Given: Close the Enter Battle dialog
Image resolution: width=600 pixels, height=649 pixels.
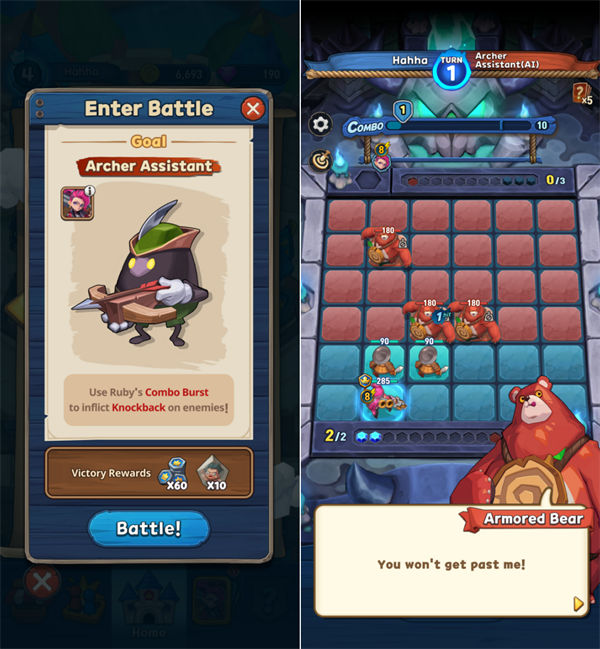Looking at the screenshot, I should tap(253, 109).
